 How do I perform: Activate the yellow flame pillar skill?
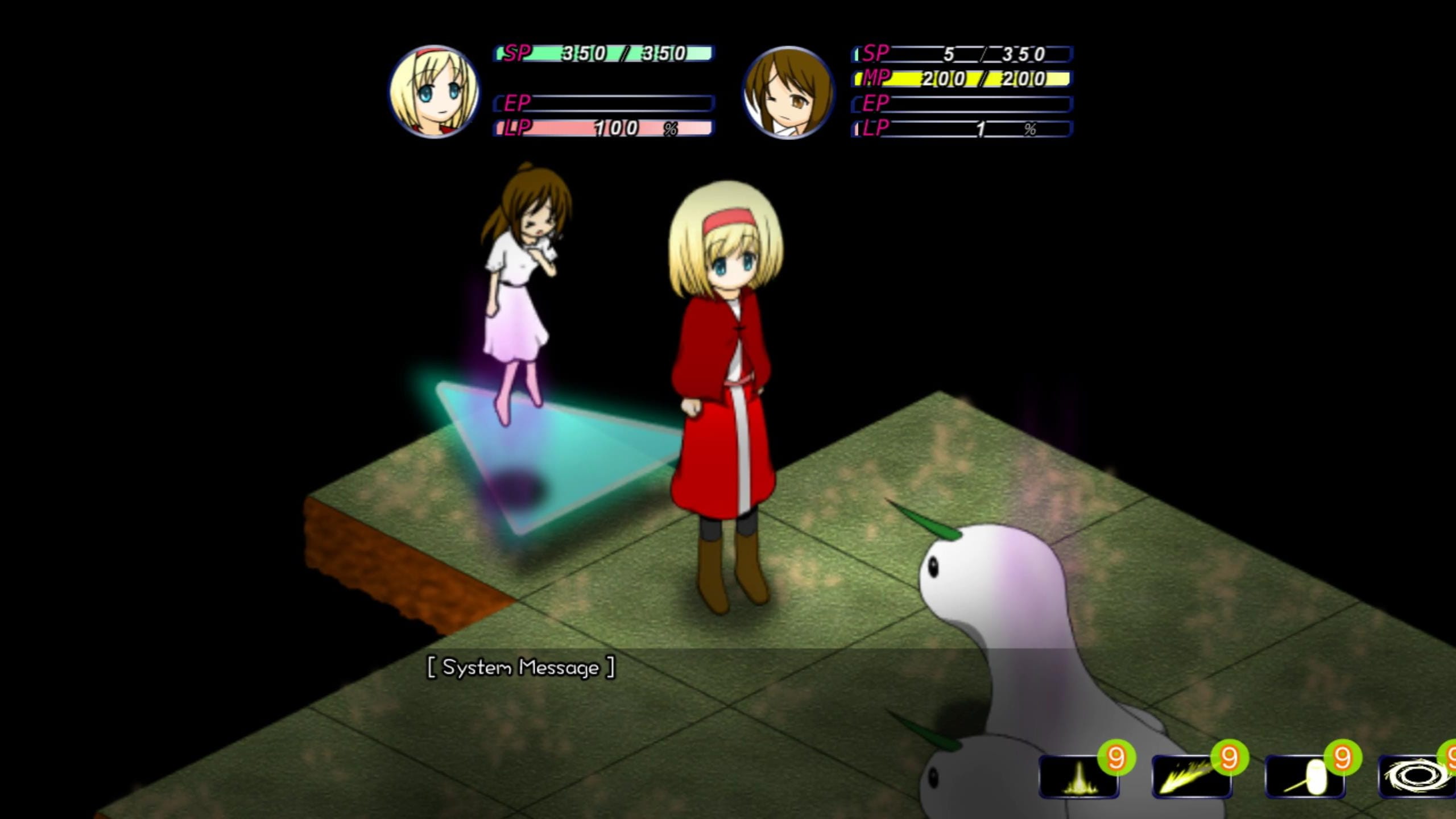[x=1078, y=777]
